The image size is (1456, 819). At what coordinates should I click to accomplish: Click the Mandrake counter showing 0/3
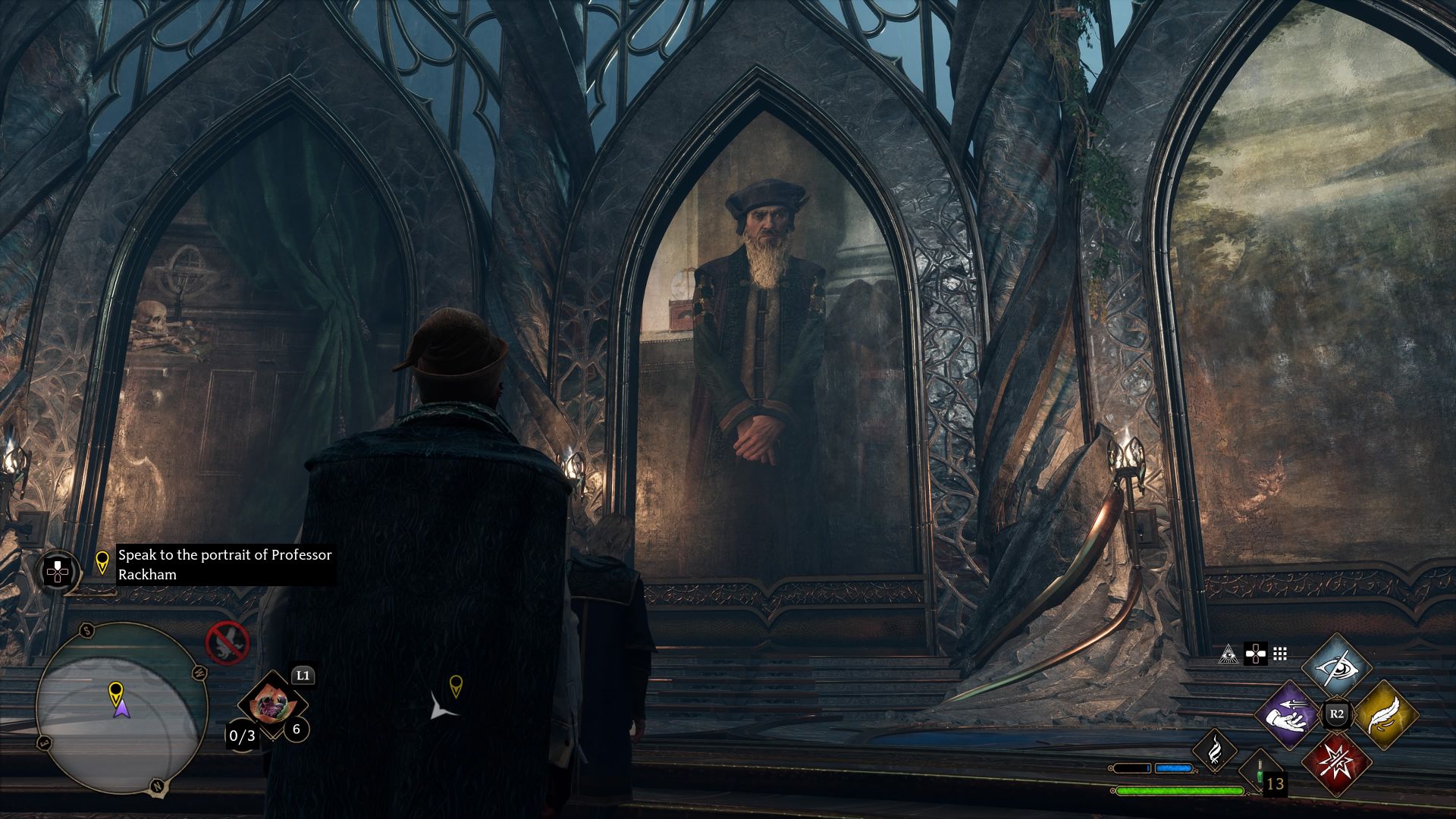pyautogui.click(x=243, y=736)
